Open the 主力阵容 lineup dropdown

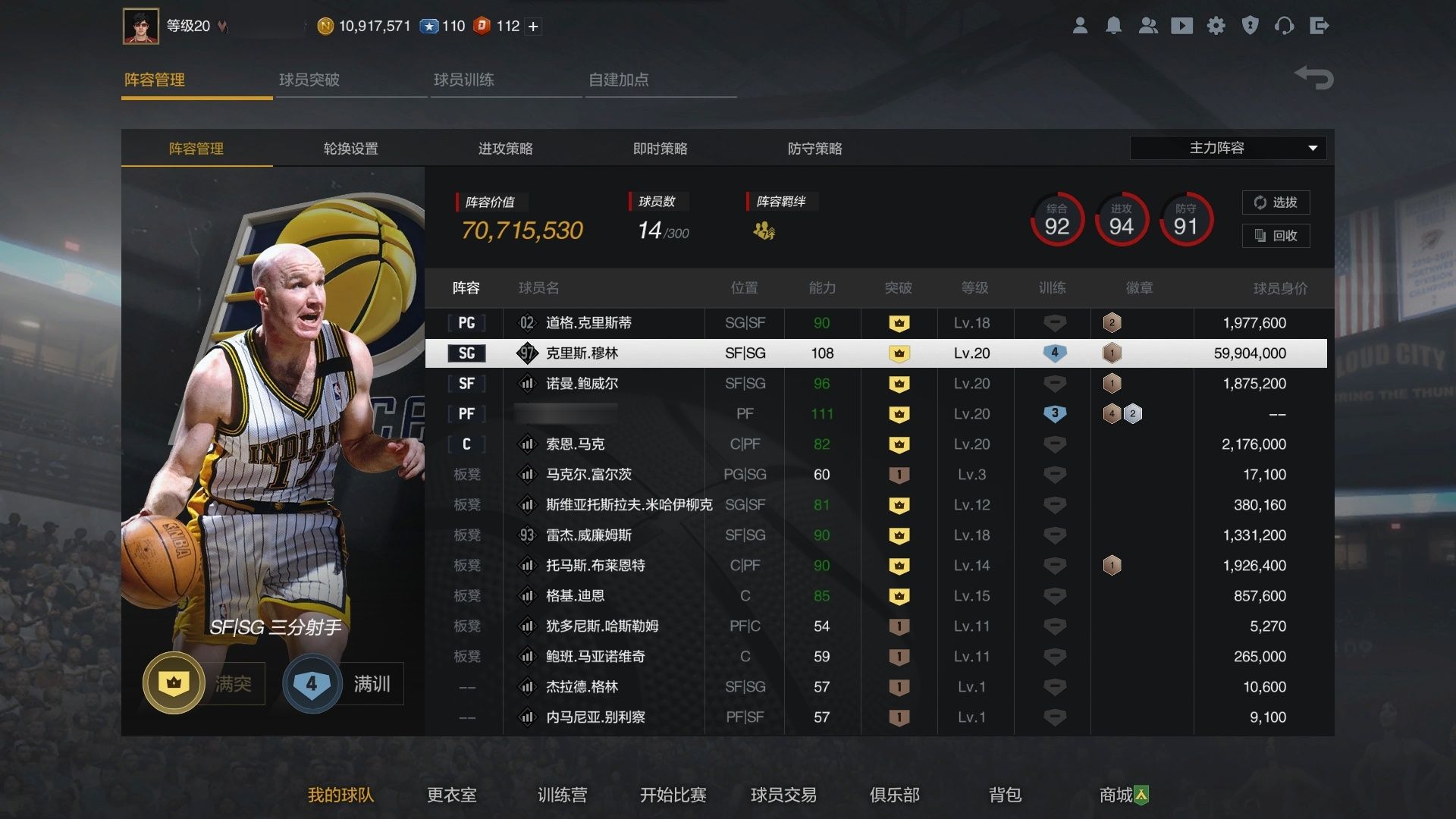tap(1227, 148)
